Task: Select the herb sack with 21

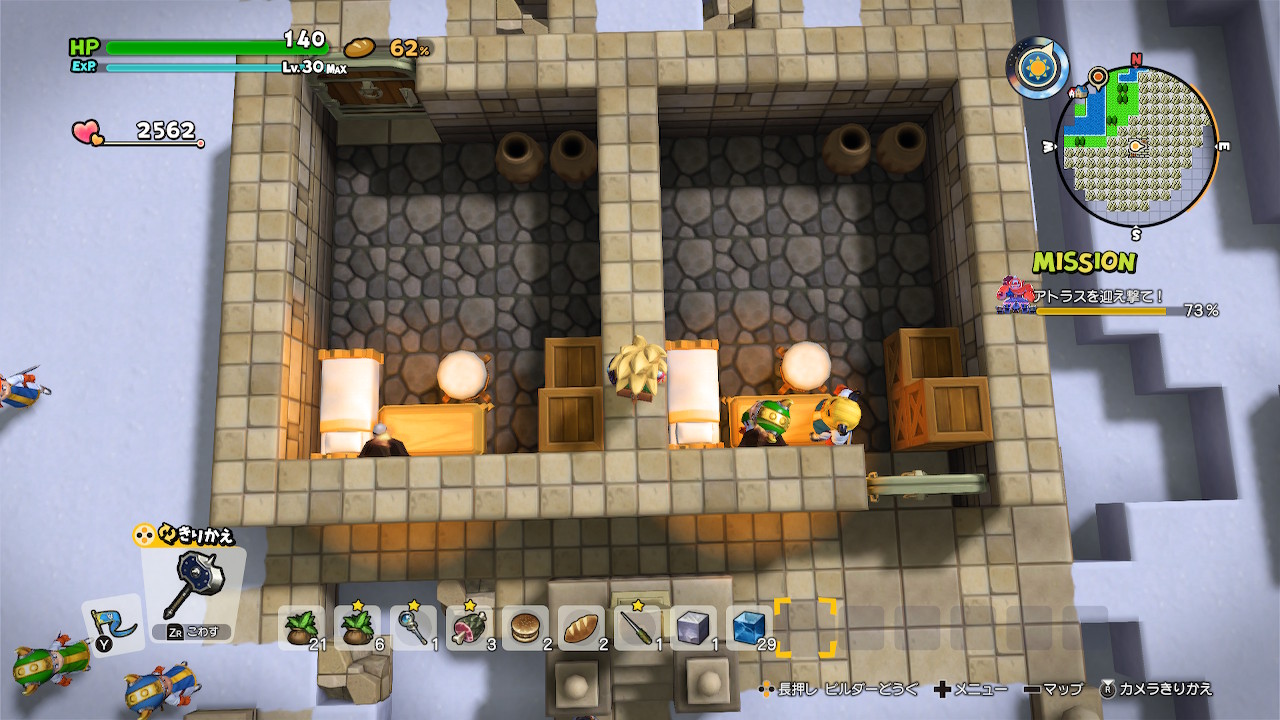Action: click(300, 627)
